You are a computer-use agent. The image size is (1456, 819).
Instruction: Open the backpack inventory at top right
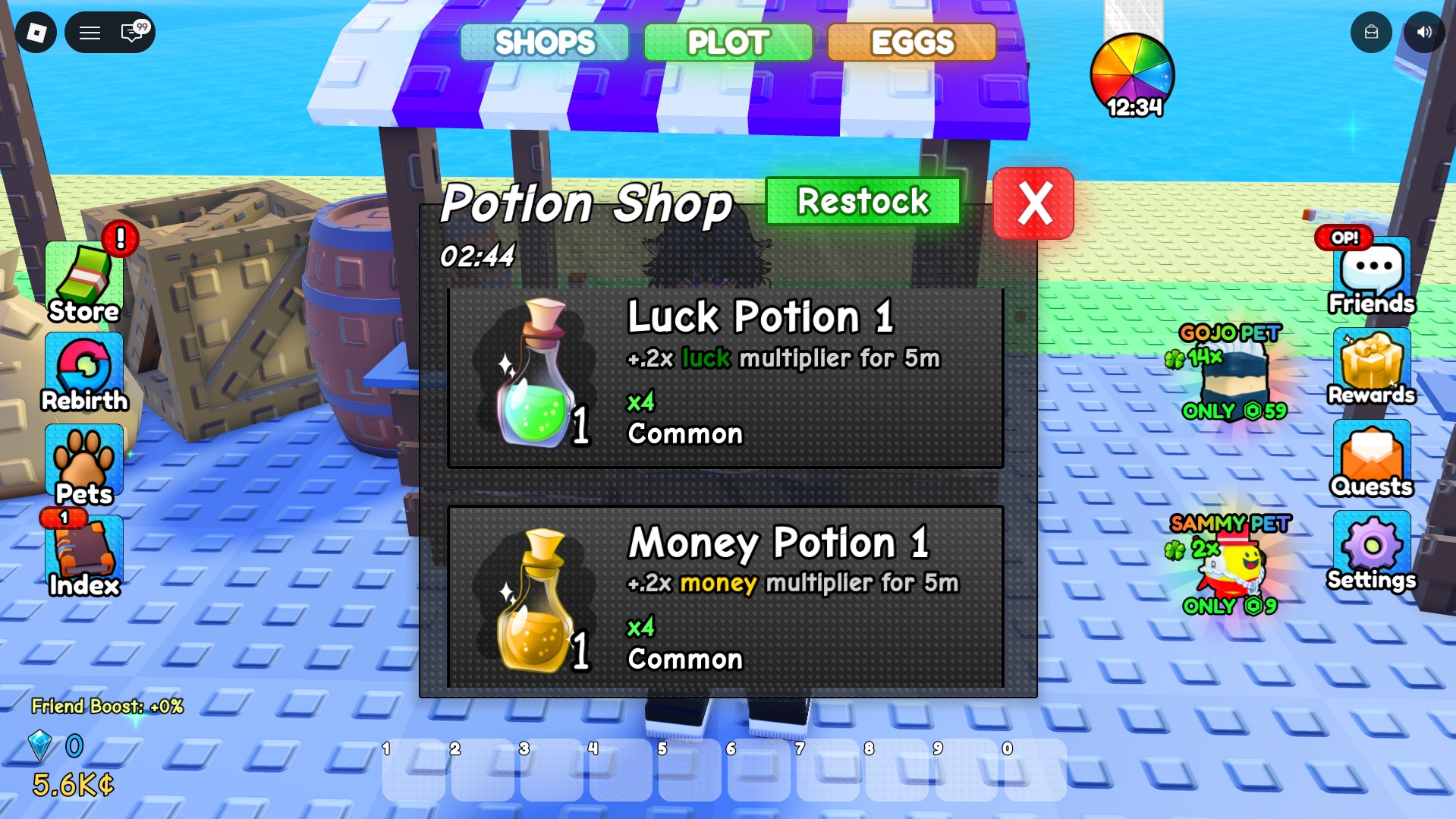click(x=1370, y=33)
